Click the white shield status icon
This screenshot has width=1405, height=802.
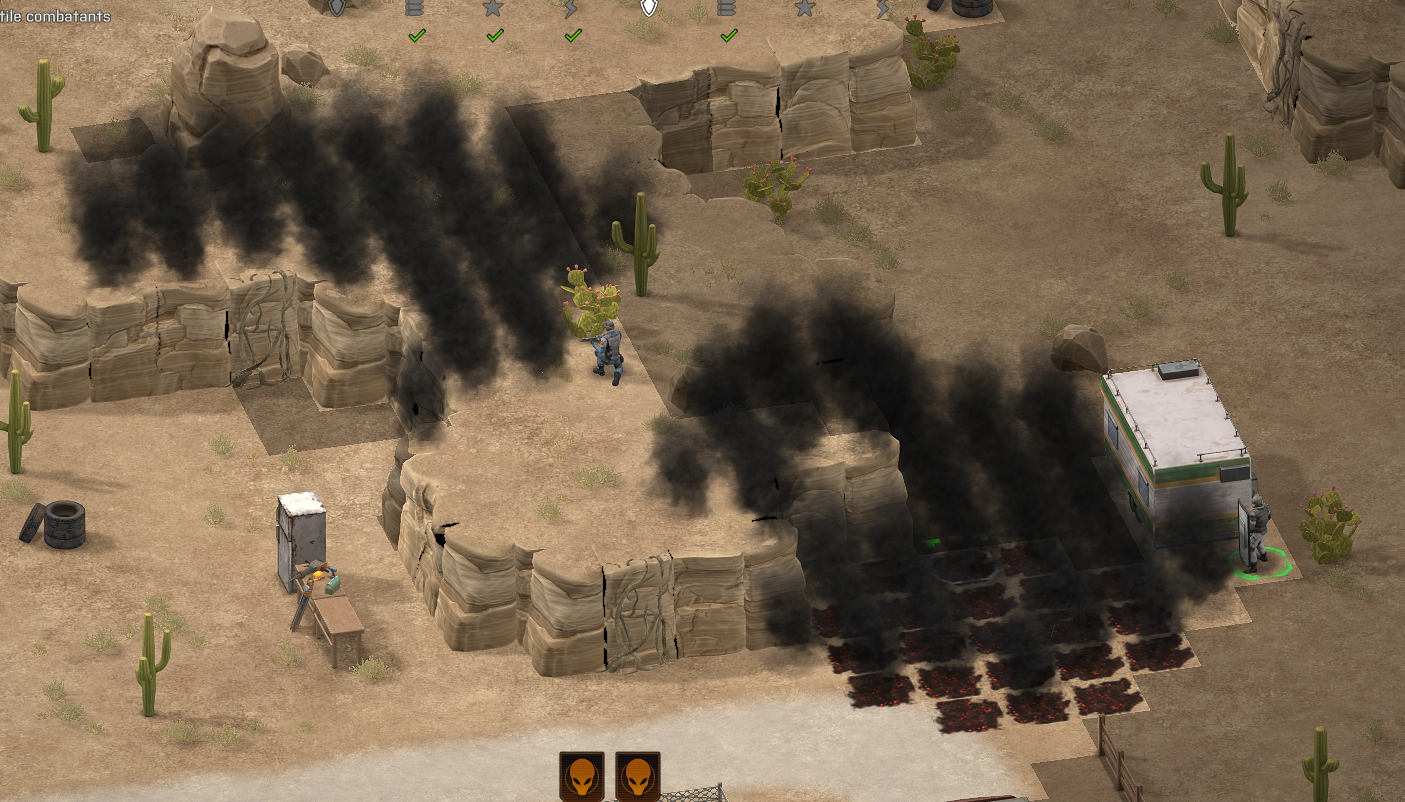(649, 8)
